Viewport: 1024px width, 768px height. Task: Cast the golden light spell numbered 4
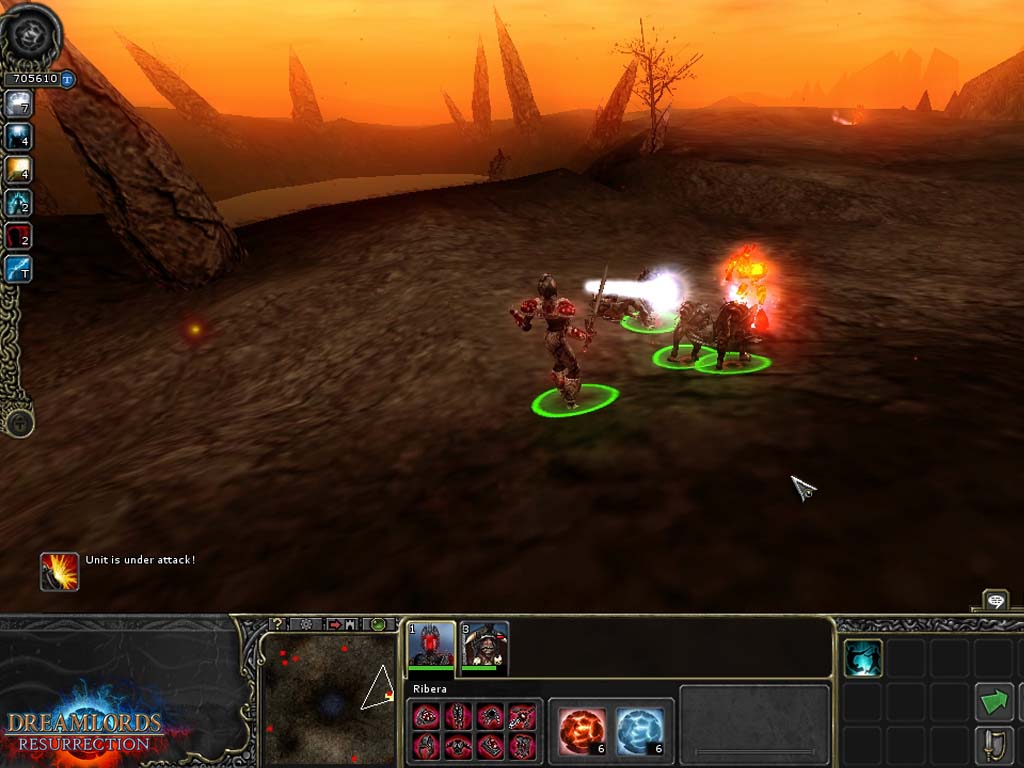[x=18, y=170]
